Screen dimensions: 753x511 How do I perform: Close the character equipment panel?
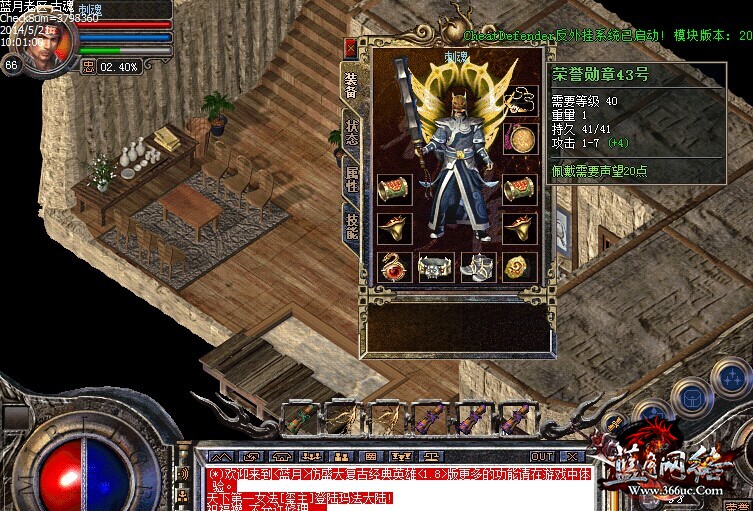point(350,47)
